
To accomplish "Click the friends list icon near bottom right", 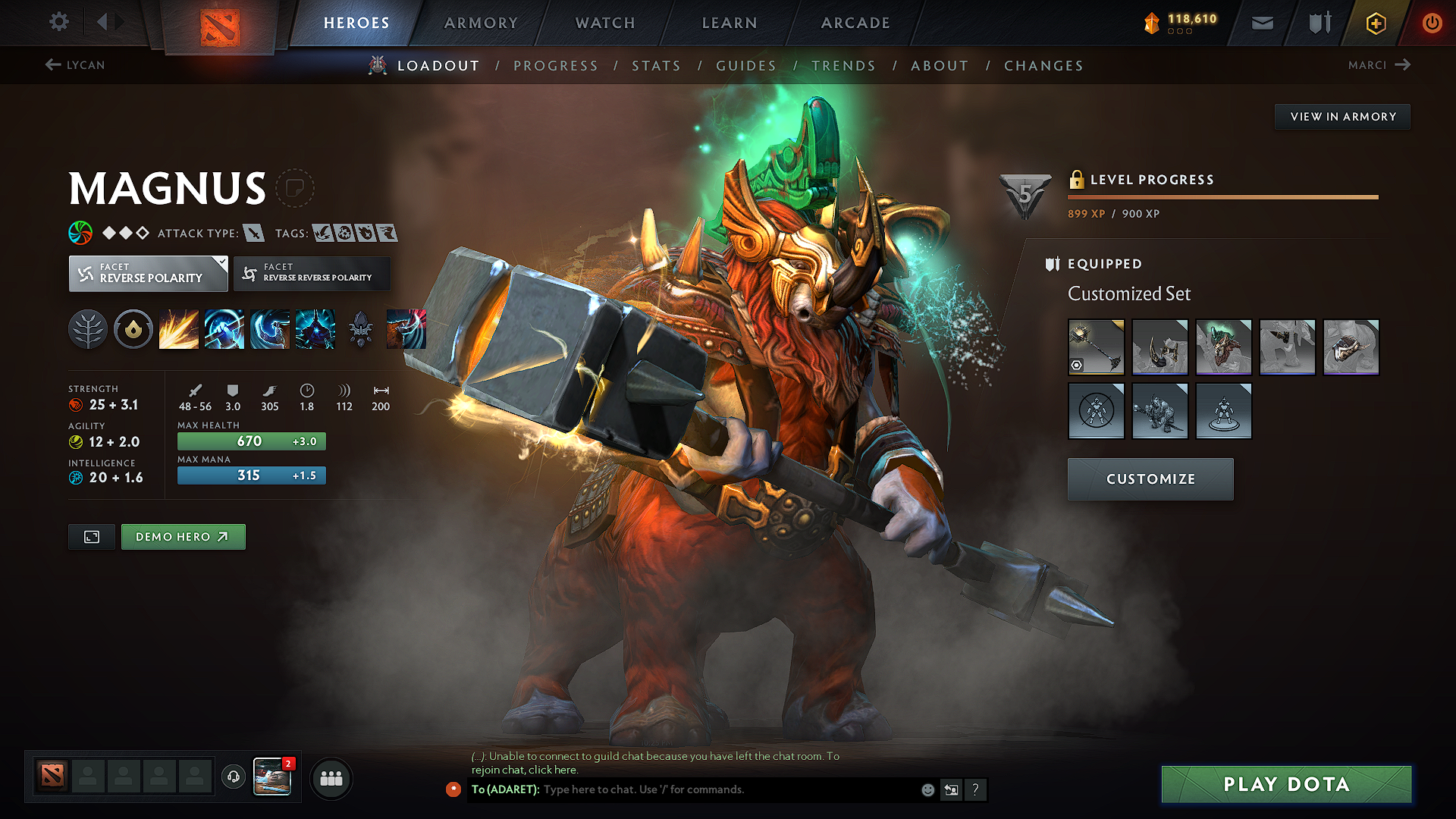I will pos(331,778).
